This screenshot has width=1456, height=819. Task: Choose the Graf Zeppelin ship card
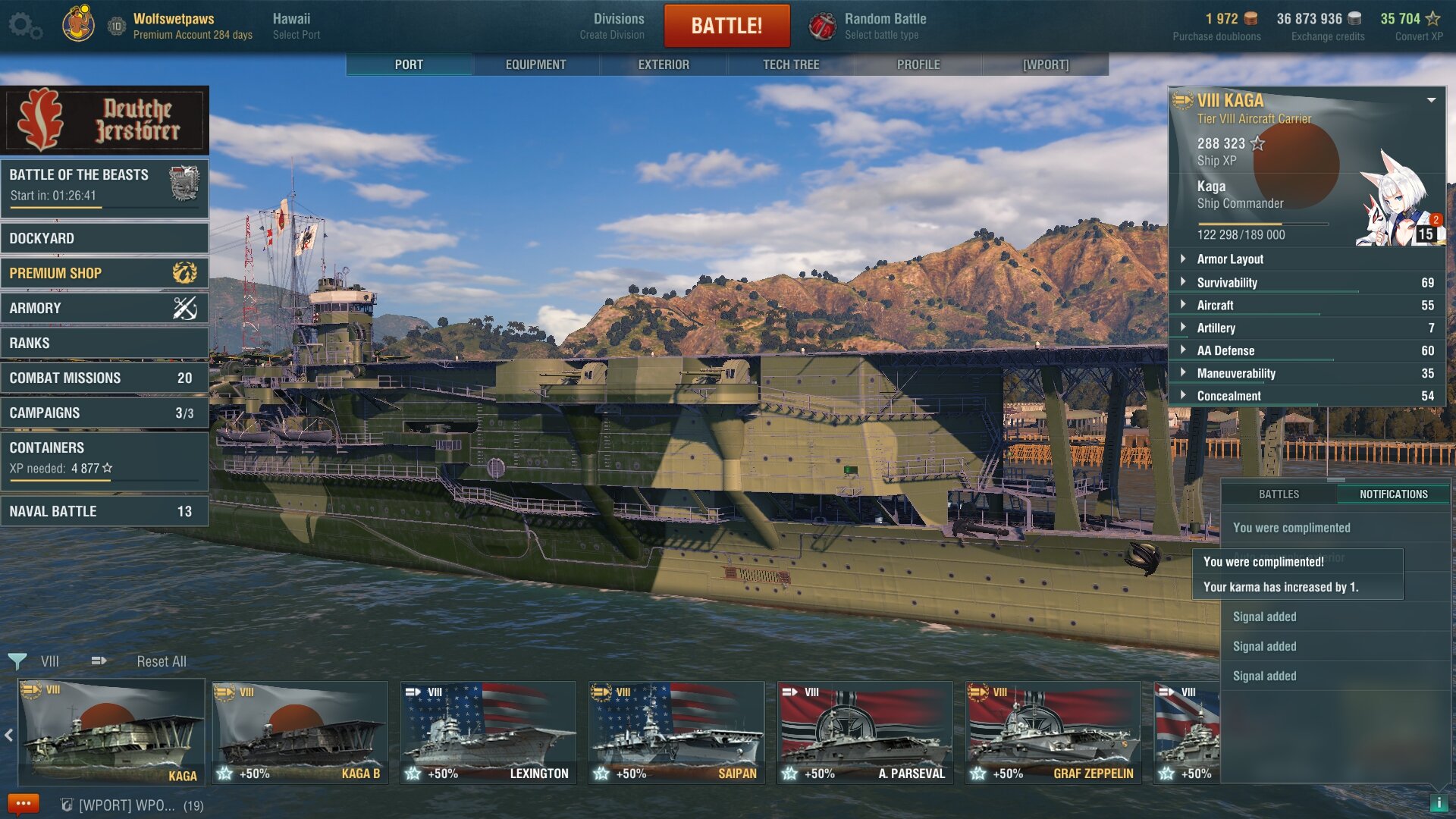pyautogui.click(x=1053, y=733)
